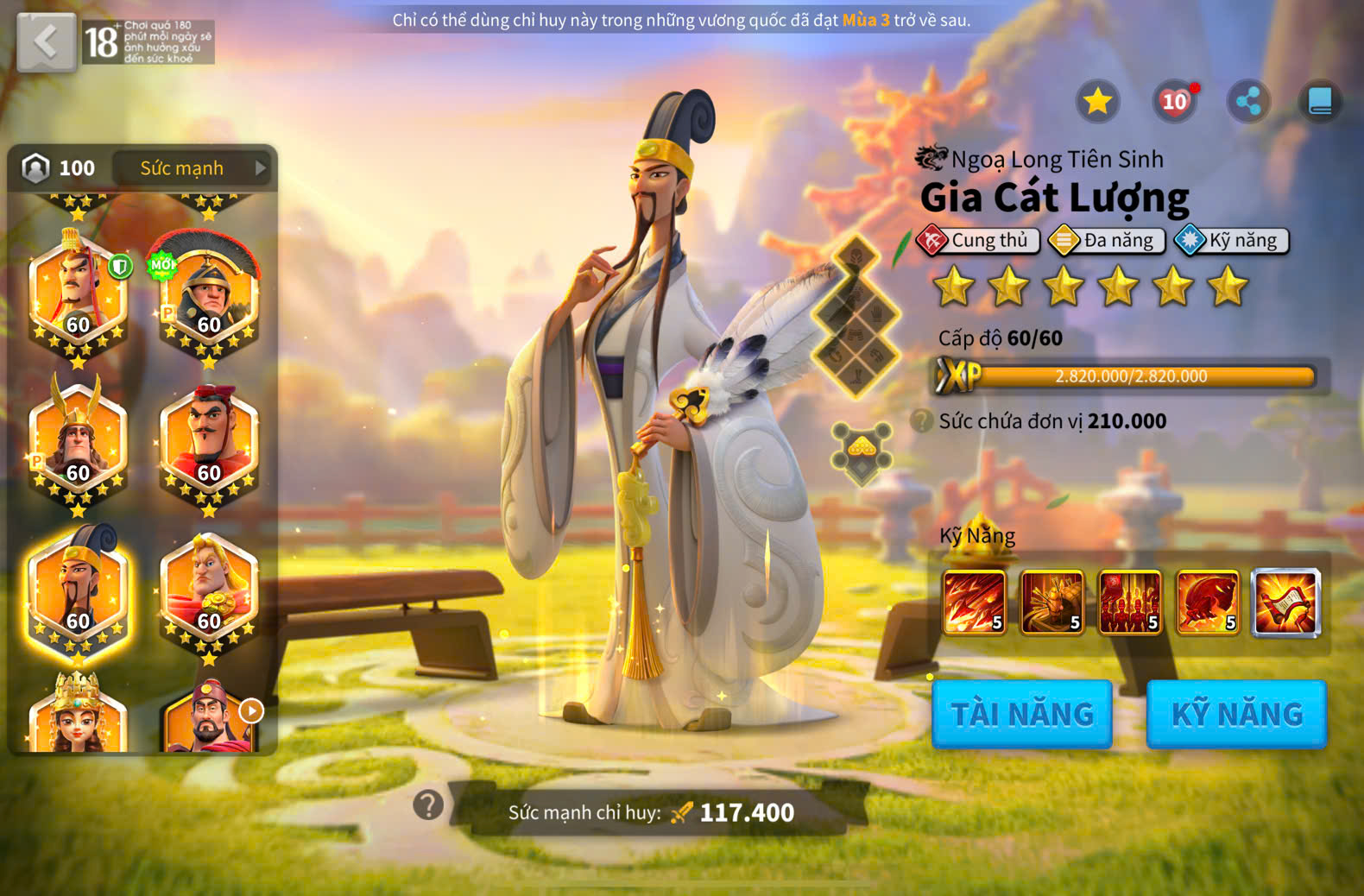Open the TÀI NĂNG talents screen
1364x896 pixels.
1022,714
